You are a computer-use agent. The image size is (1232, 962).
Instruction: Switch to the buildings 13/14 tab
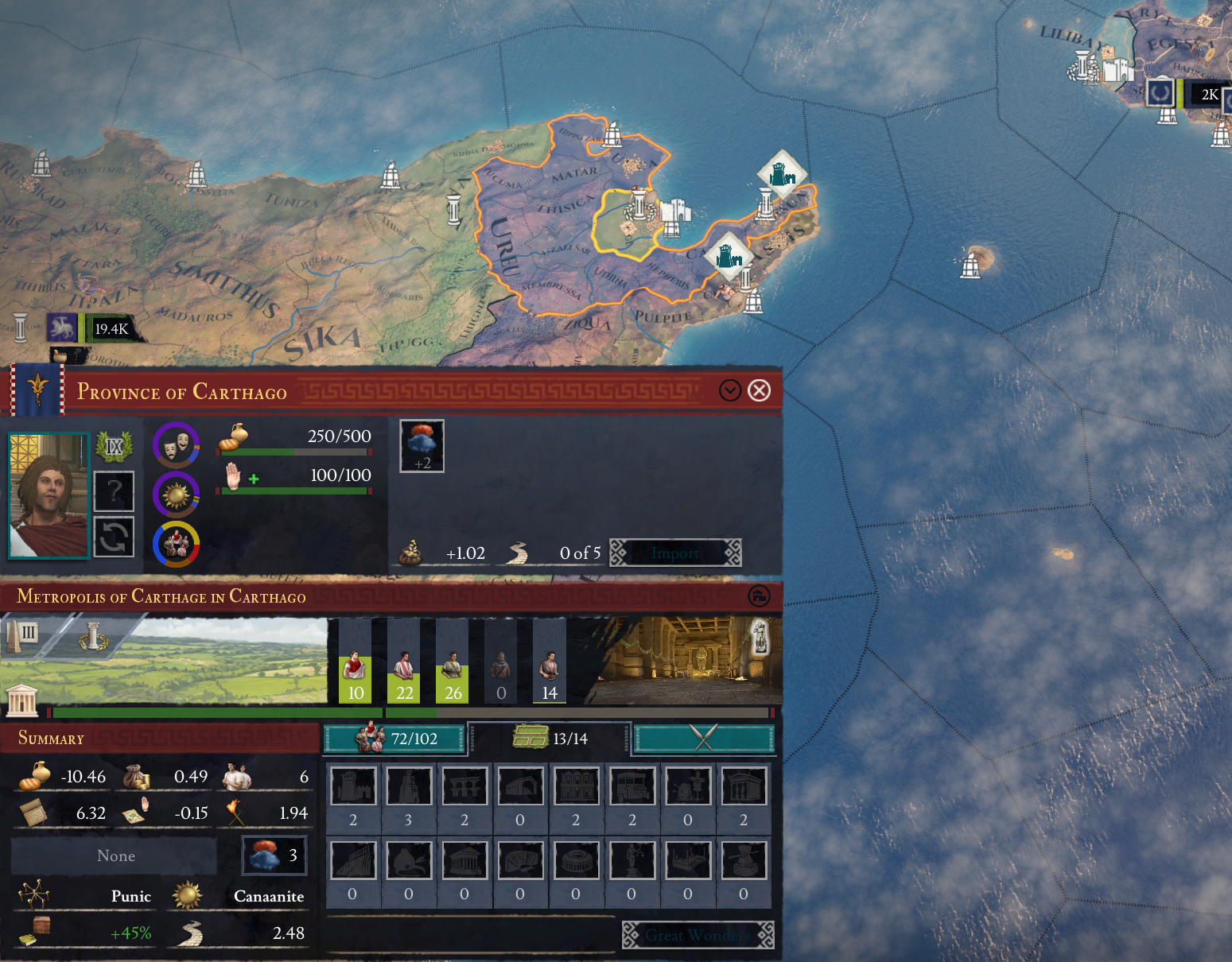(x=550, y=739)
